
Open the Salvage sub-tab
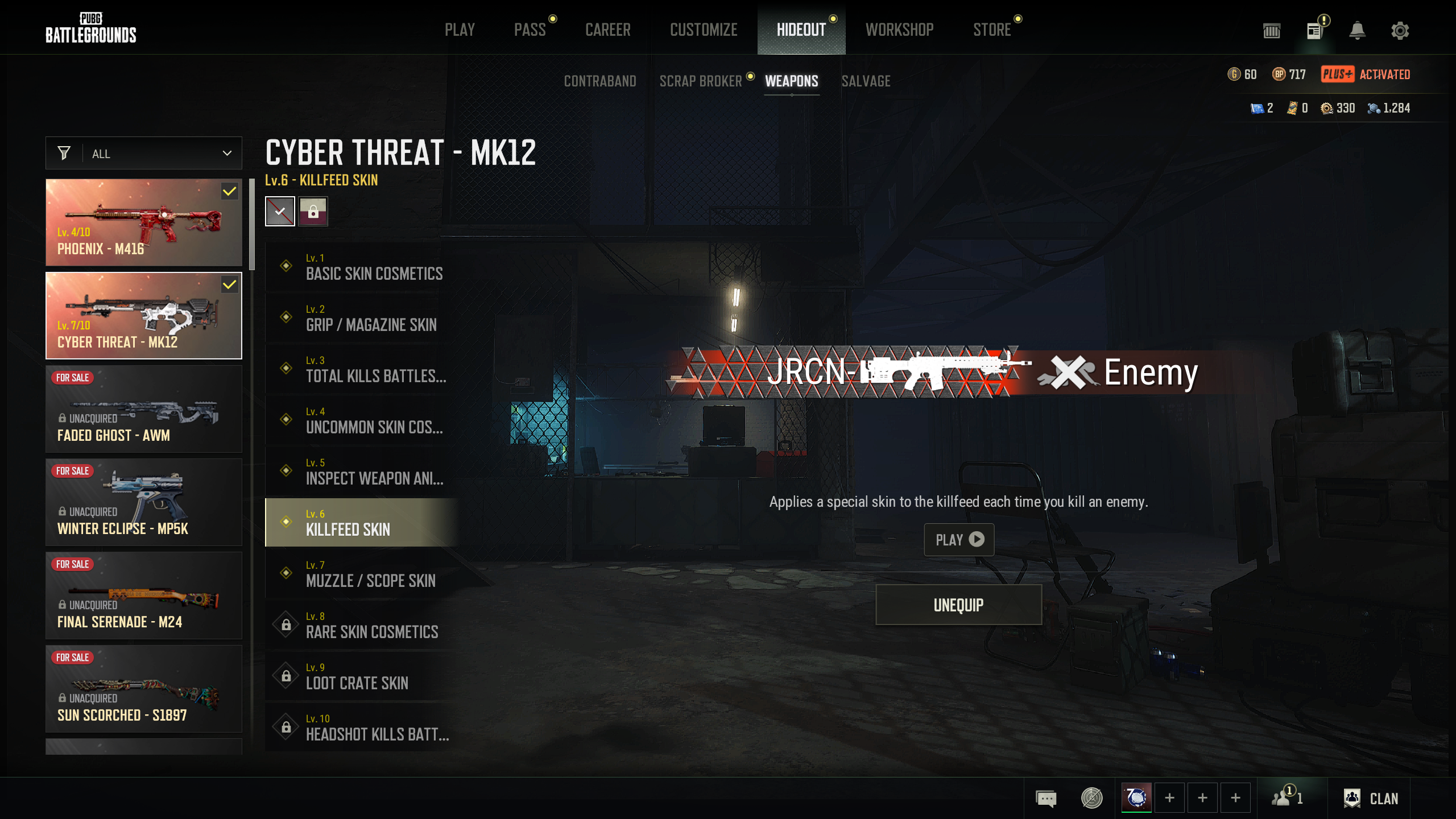click(866, 81)
